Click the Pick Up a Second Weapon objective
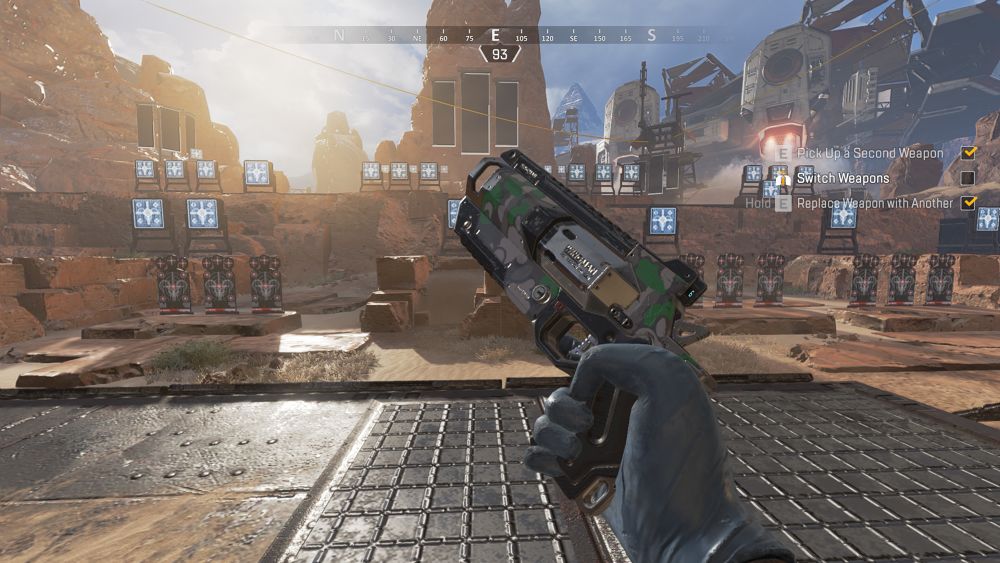 869,153
